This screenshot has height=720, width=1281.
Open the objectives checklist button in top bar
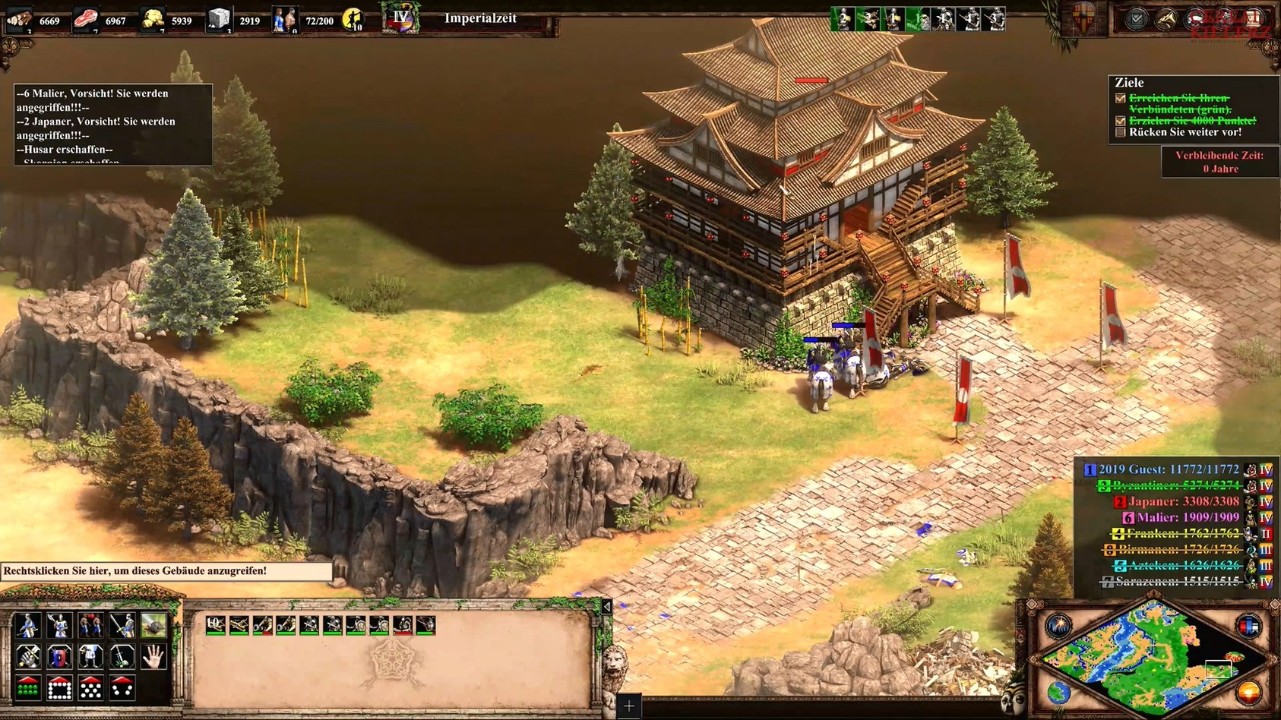coord(1137,18)
